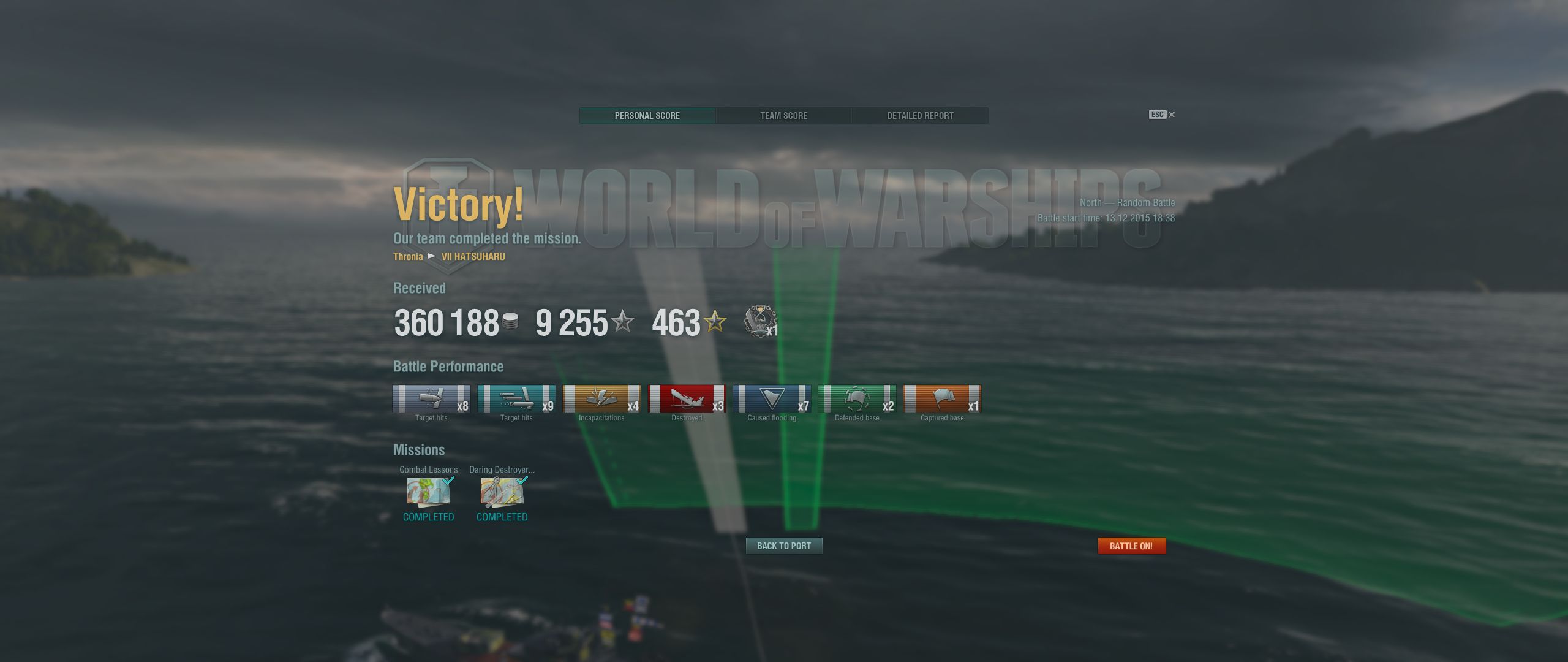
Task: Open the Detailed Report tab
Action: pyautogui.click(x=920, y=116)
